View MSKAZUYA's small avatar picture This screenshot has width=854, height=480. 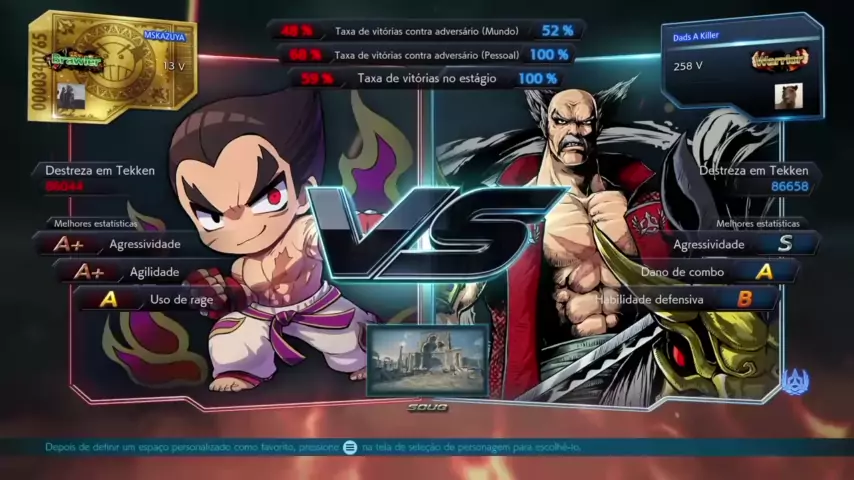[73, 96]
